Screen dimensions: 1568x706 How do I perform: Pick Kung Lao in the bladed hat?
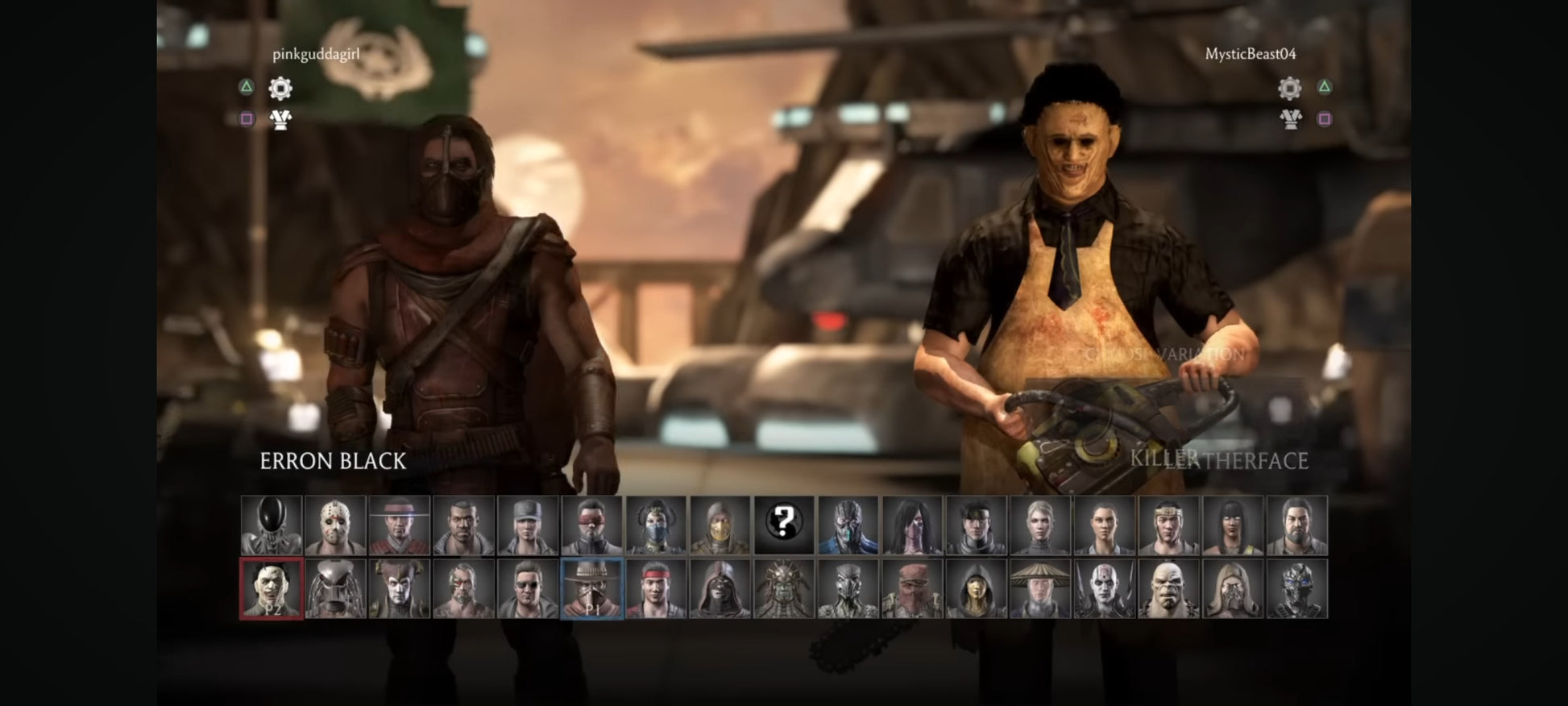[x=400, y=525]
